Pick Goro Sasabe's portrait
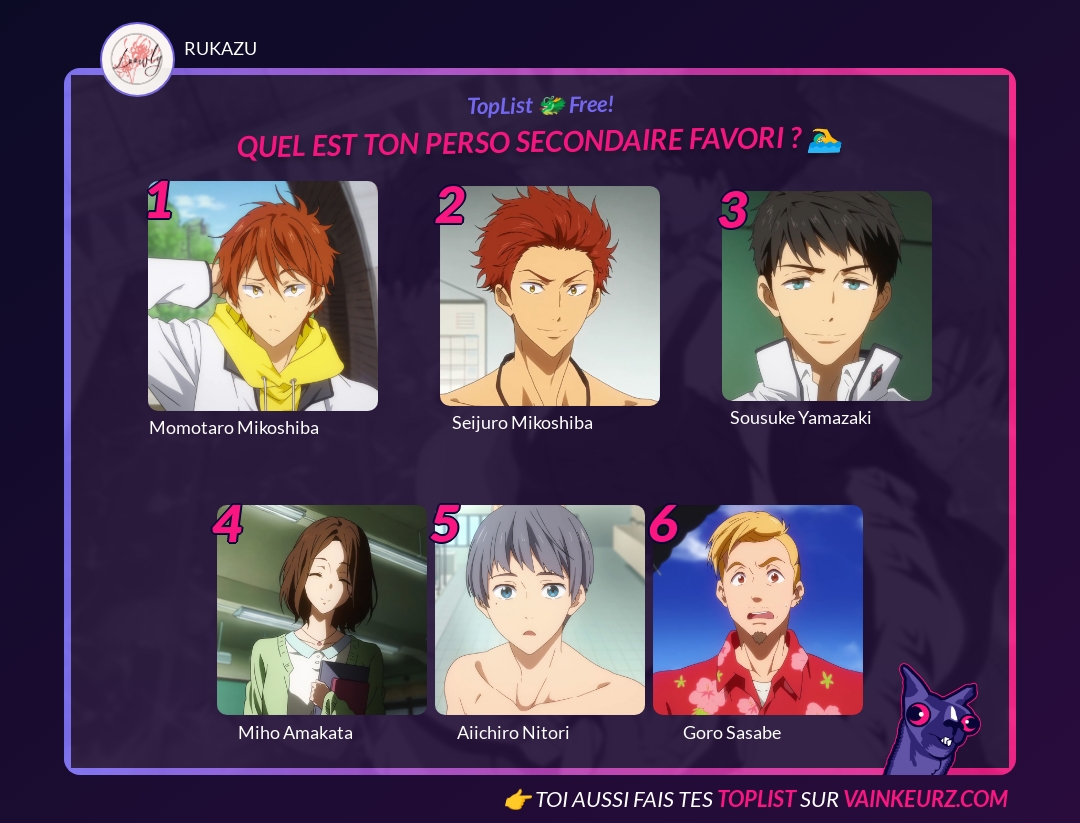1080x823 pixels. (758, 610)
